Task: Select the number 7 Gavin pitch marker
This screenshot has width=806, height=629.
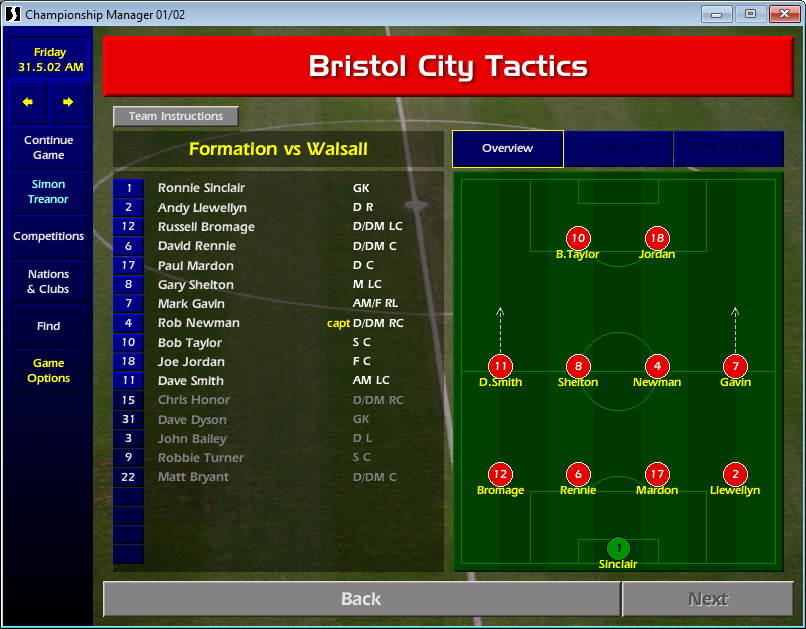Action: pyautogui.click(x=735, y=366)
